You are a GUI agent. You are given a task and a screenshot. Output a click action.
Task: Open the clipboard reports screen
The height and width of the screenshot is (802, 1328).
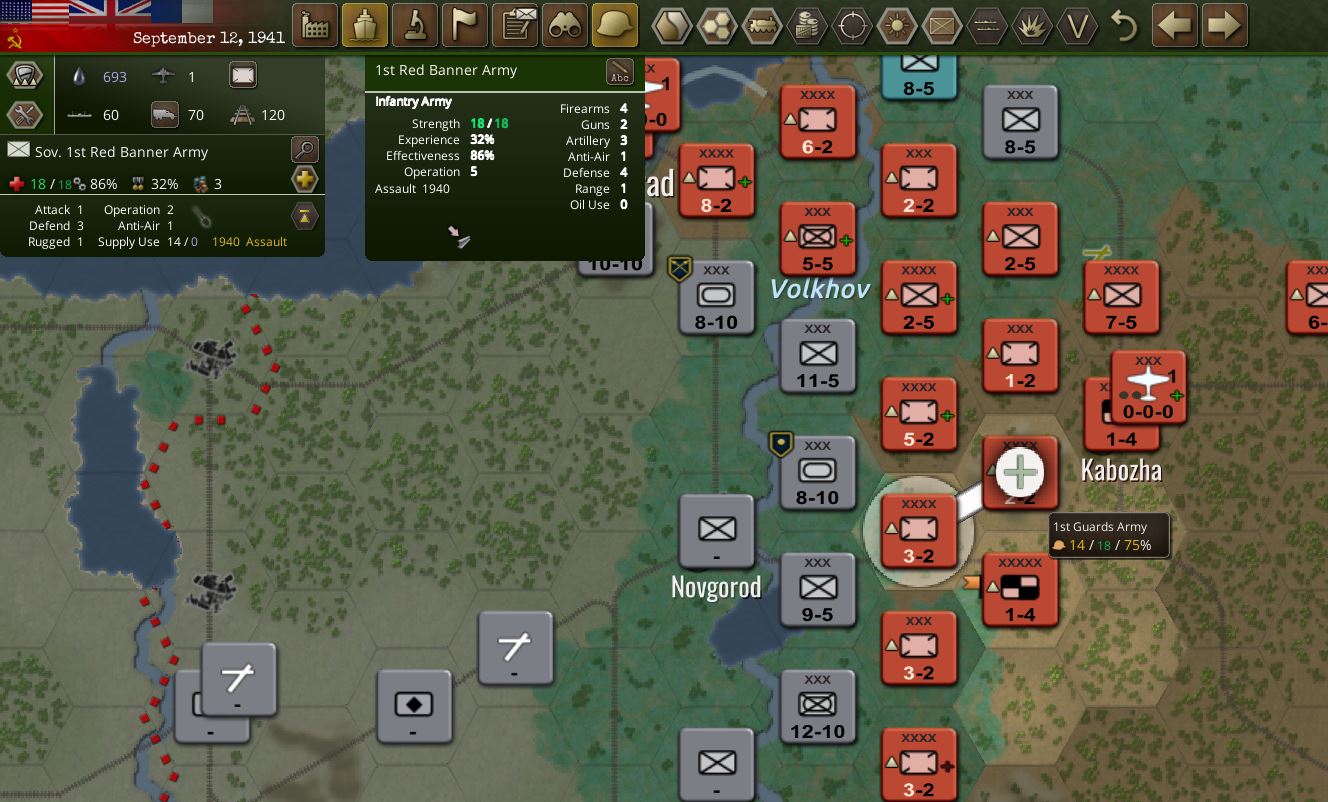point(515,24)
